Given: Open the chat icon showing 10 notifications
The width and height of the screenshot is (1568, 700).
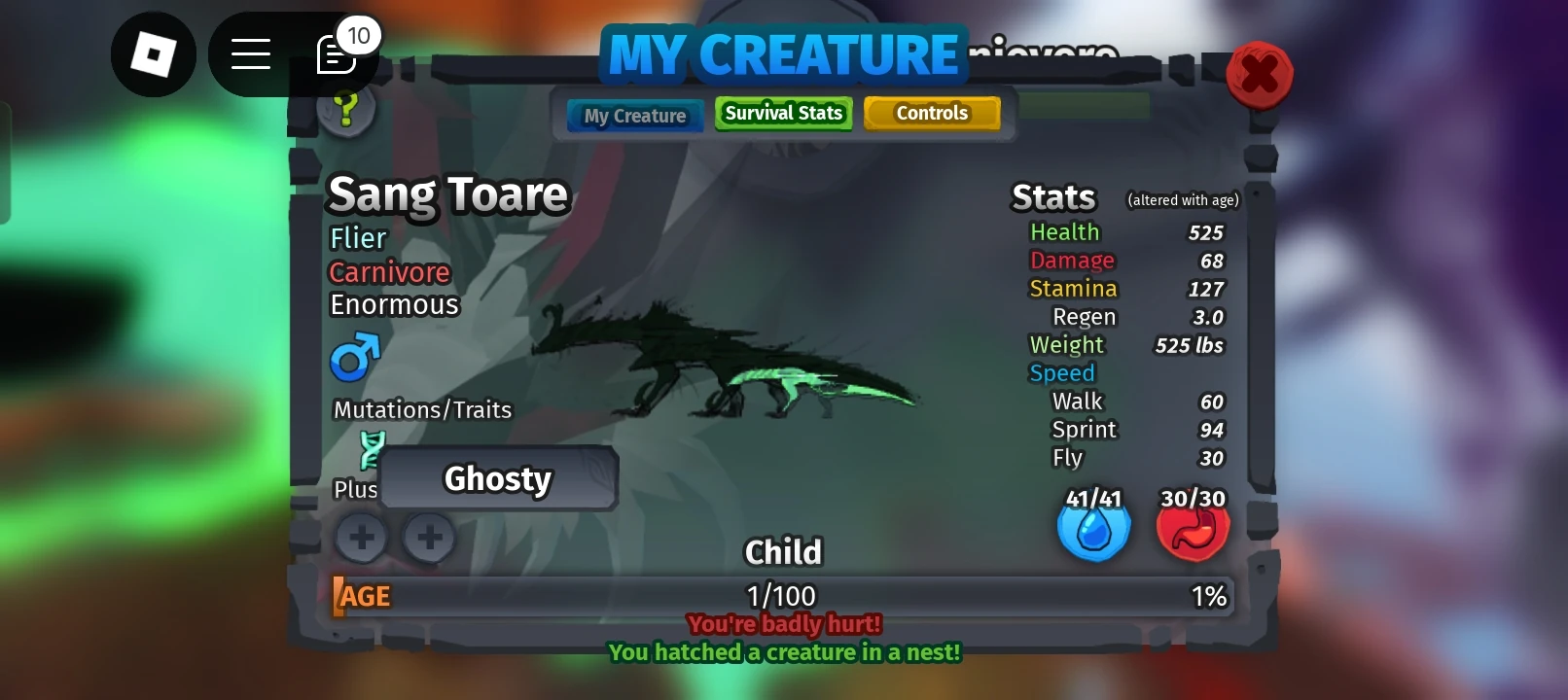Looking at the screenshot, I should (x=339, y=53).
